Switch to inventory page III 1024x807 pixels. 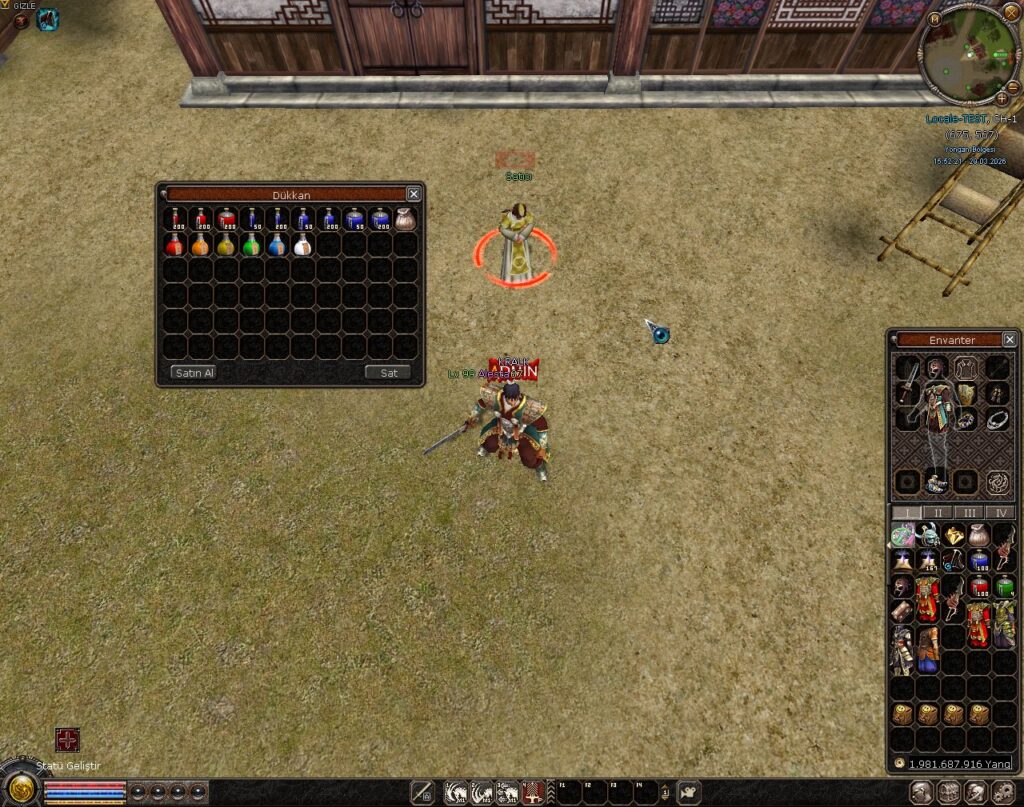969,513
